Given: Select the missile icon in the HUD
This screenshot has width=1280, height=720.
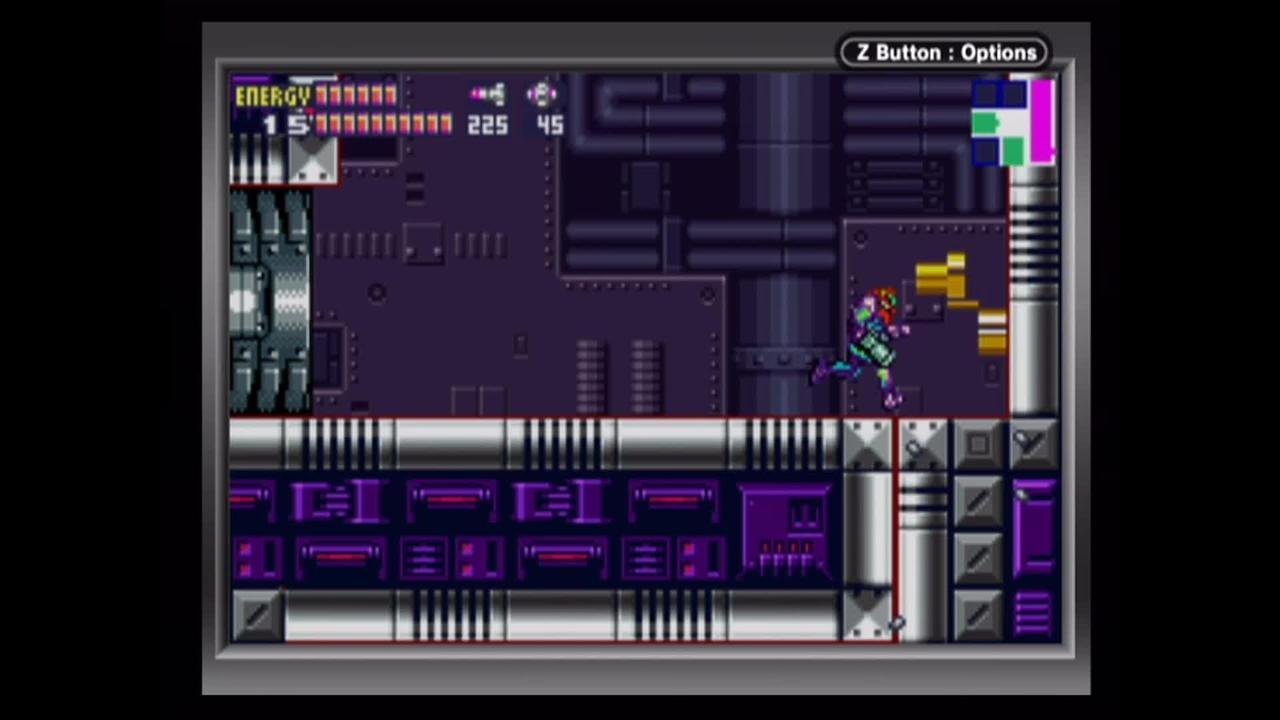Looking at the screenshot, I should 487,93.
